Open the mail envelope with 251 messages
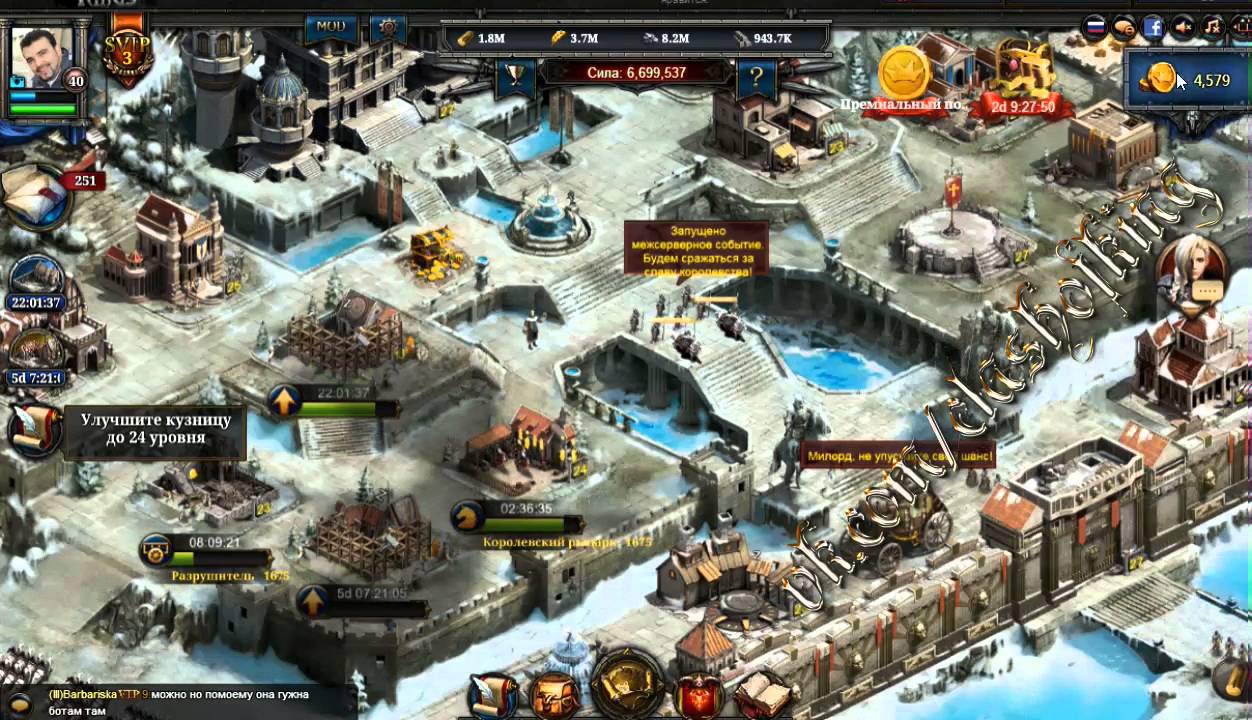The image size is (1252, 720). [37, 197]
